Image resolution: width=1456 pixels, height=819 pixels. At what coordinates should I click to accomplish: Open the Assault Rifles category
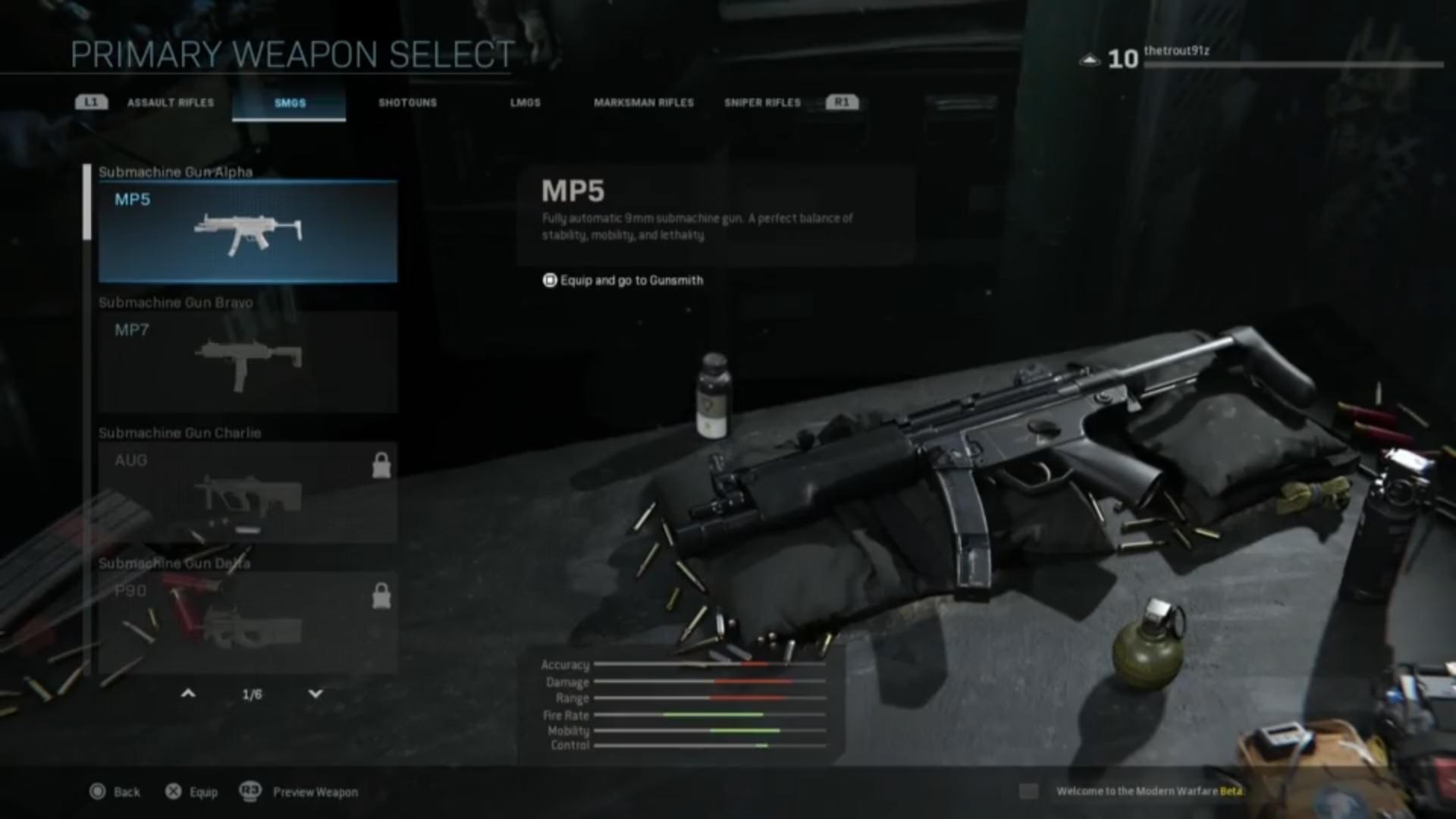click(x=171, y=102)
